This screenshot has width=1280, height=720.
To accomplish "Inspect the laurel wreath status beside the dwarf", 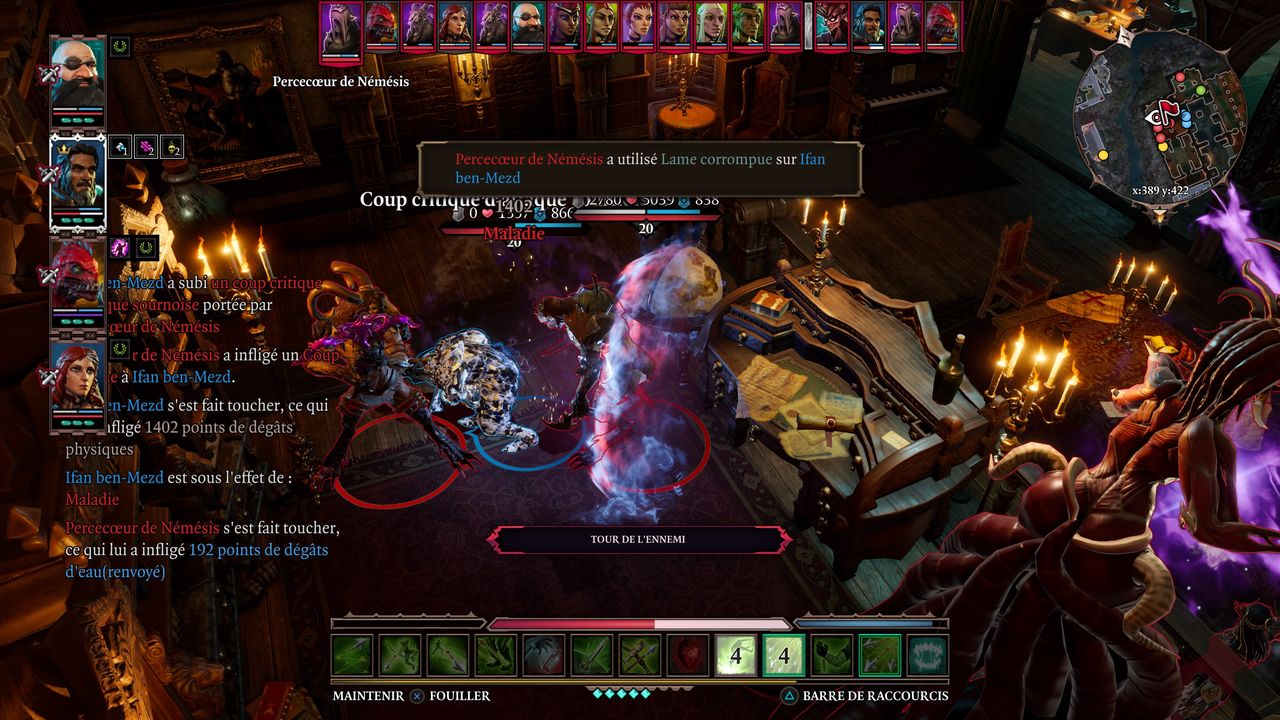I will [x=120, y=46].
